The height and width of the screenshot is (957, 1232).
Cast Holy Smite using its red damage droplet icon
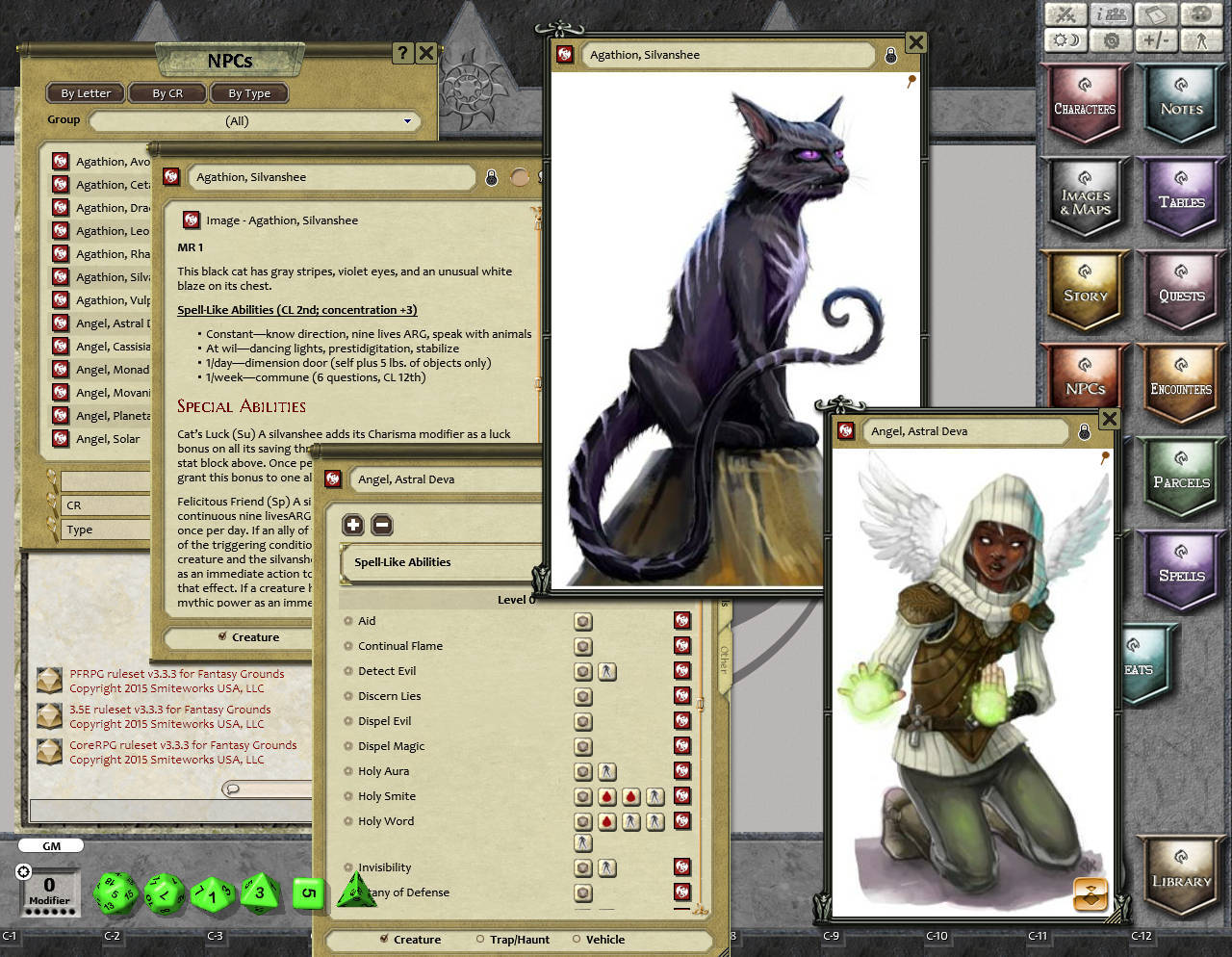point(607,796)
